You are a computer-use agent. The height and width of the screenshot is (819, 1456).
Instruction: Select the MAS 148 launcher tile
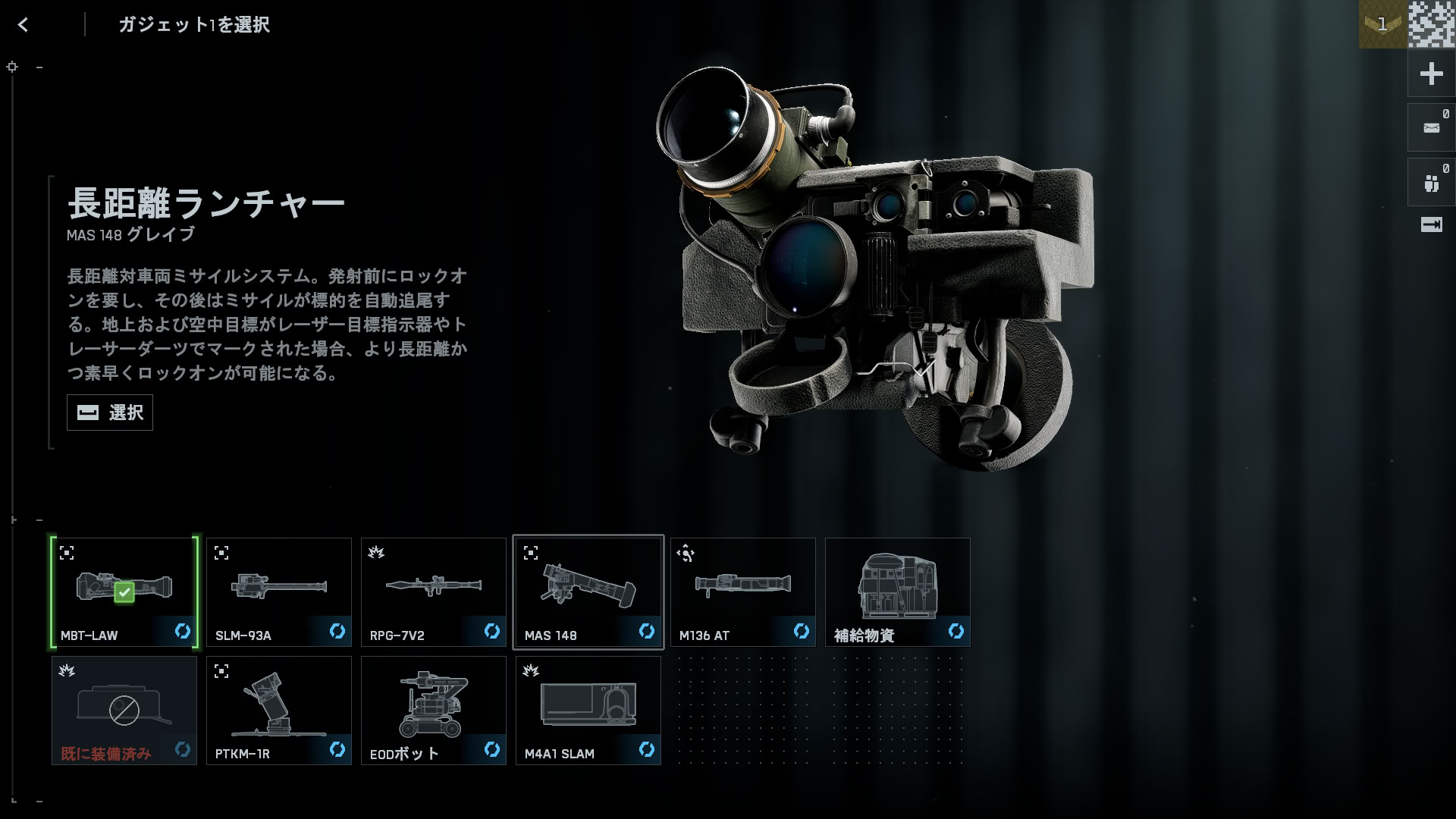pyautogui.click(x=588, y=592)
